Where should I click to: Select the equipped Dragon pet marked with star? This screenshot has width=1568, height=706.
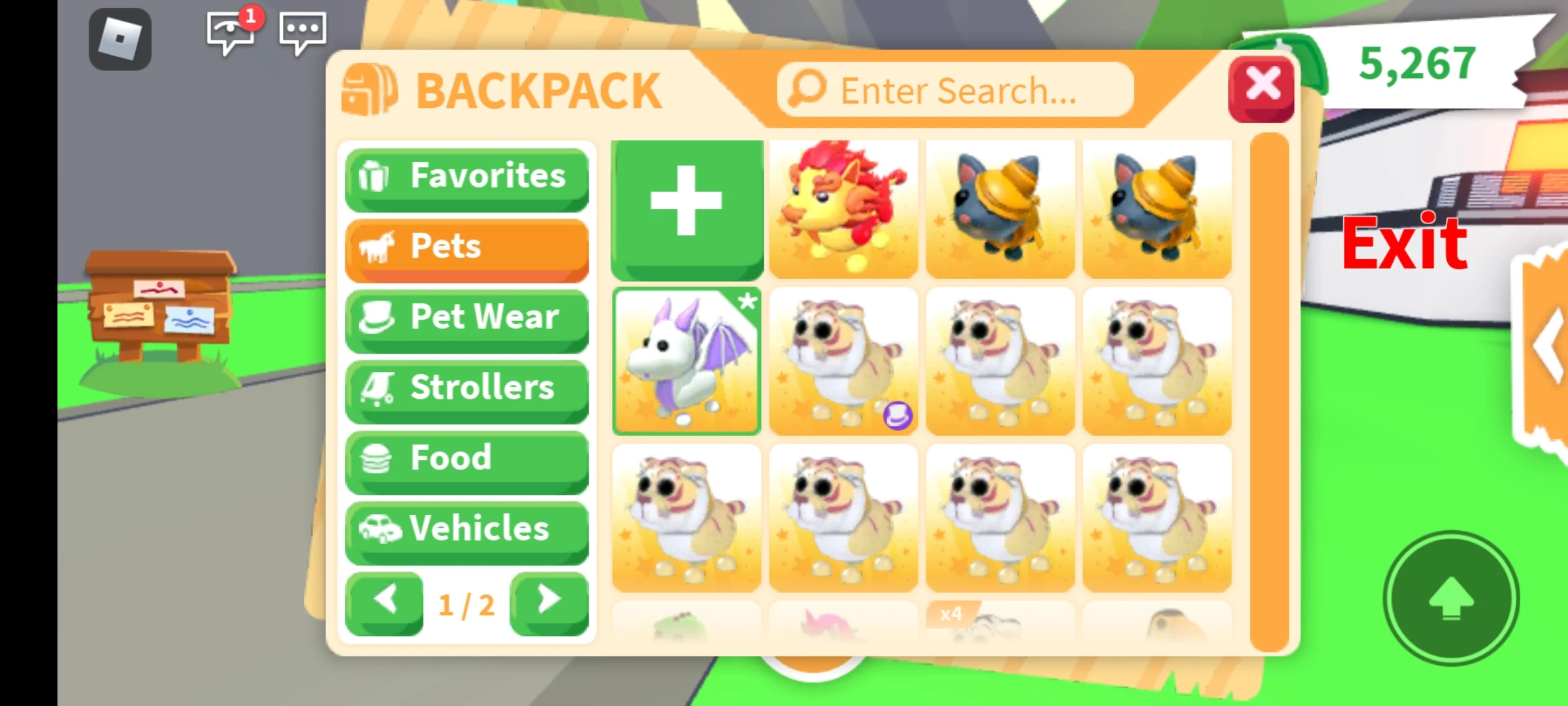[687, 361]
